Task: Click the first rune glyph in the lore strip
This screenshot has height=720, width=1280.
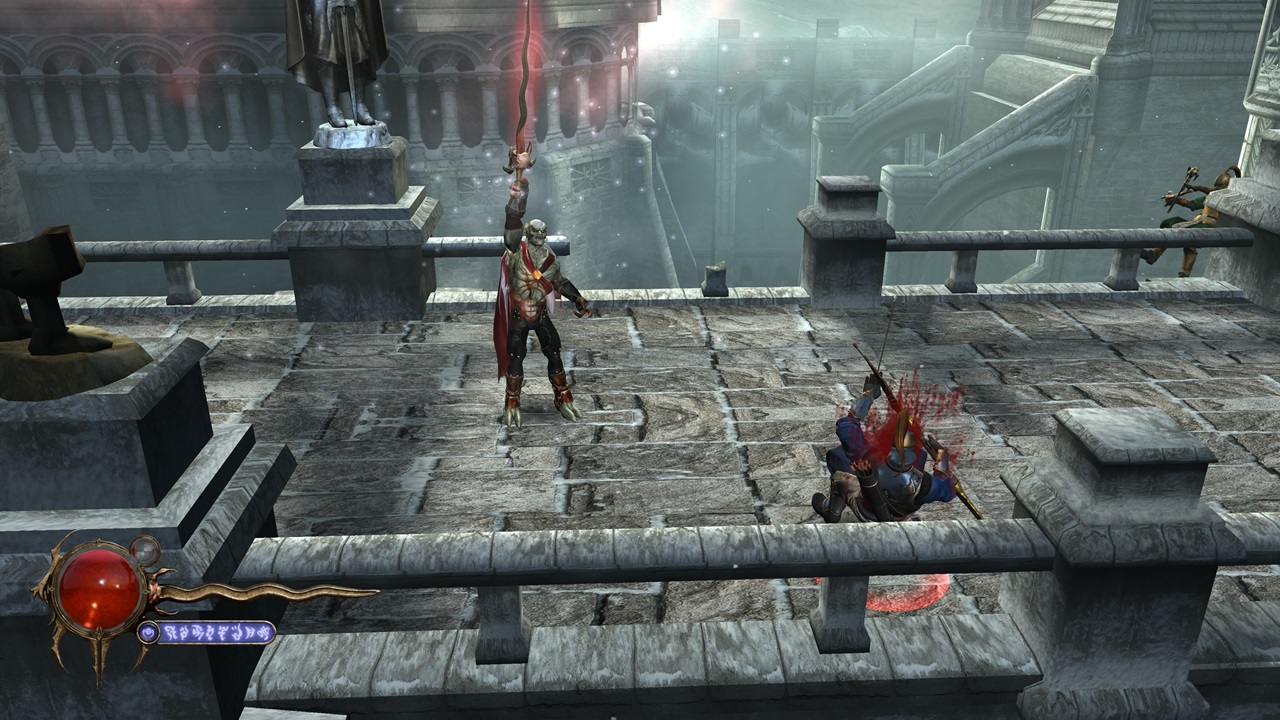Action: [x=170, y=632]
